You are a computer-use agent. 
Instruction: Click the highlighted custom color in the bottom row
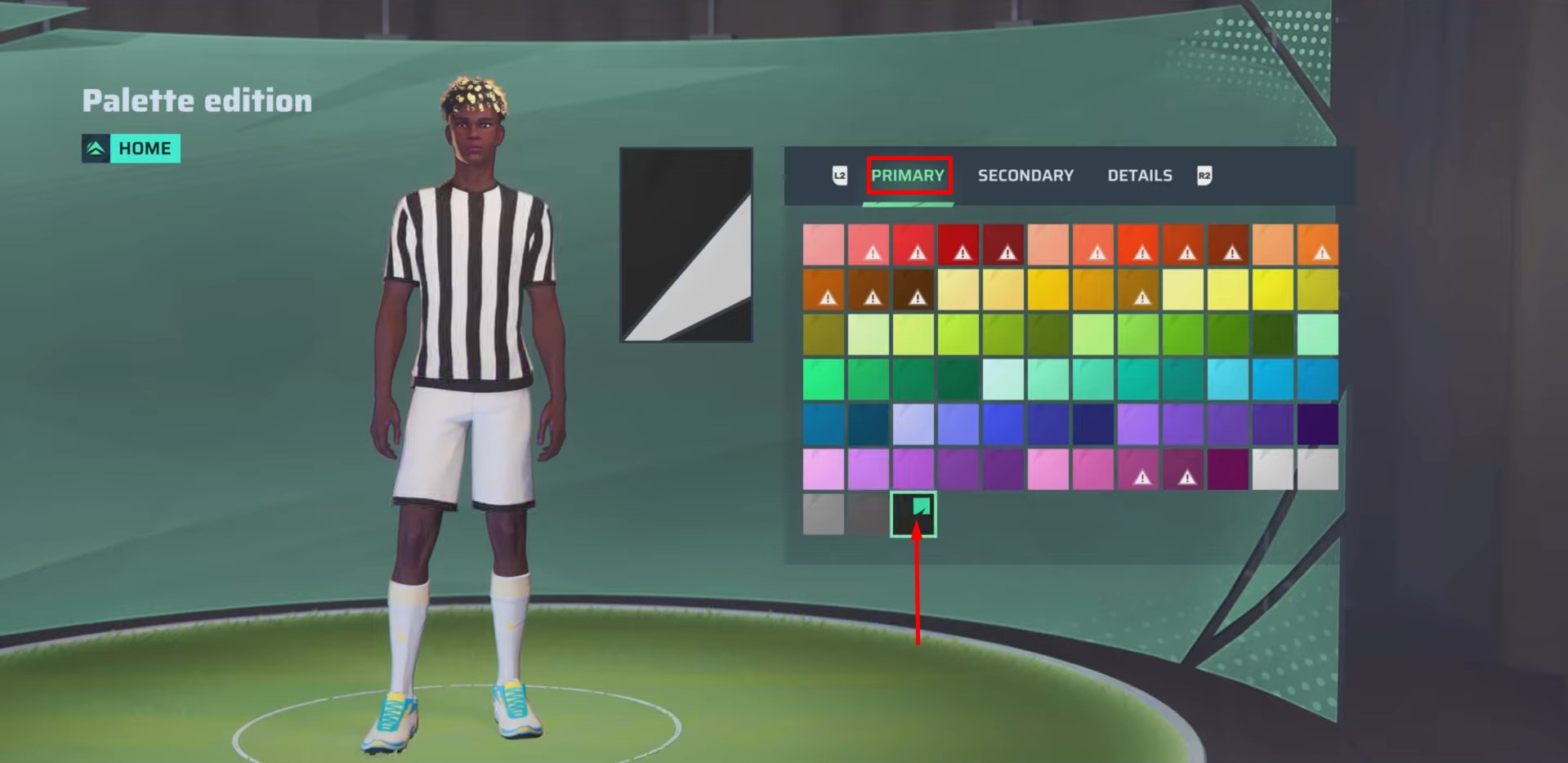[x=913, y=515]
